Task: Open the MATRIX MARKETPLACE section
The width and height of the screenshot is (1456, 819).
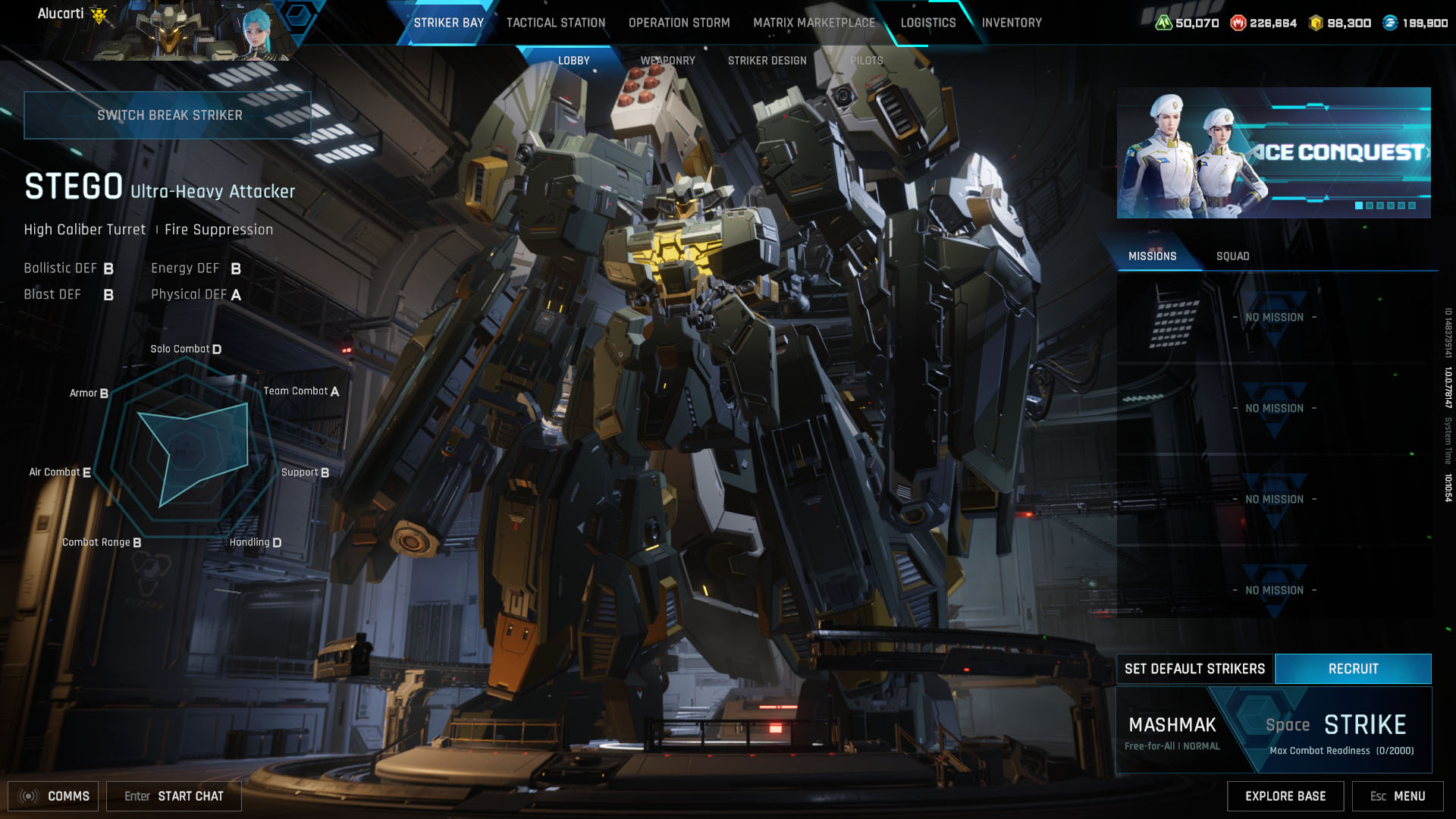Action: [814, 23]
